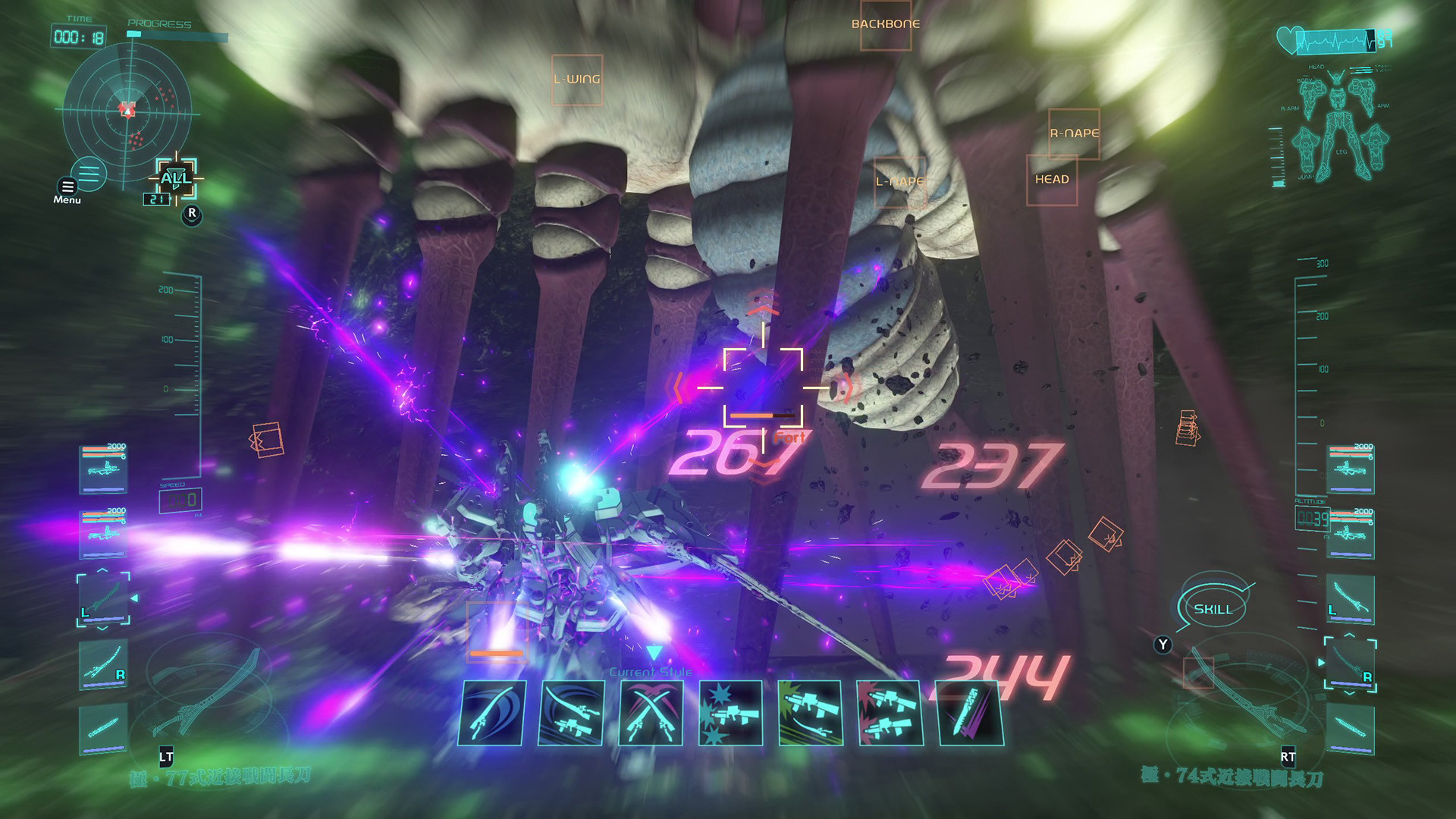The image size is (1456, 819).
Task: Select the BACKBONE target label
Action: point(885,23)
